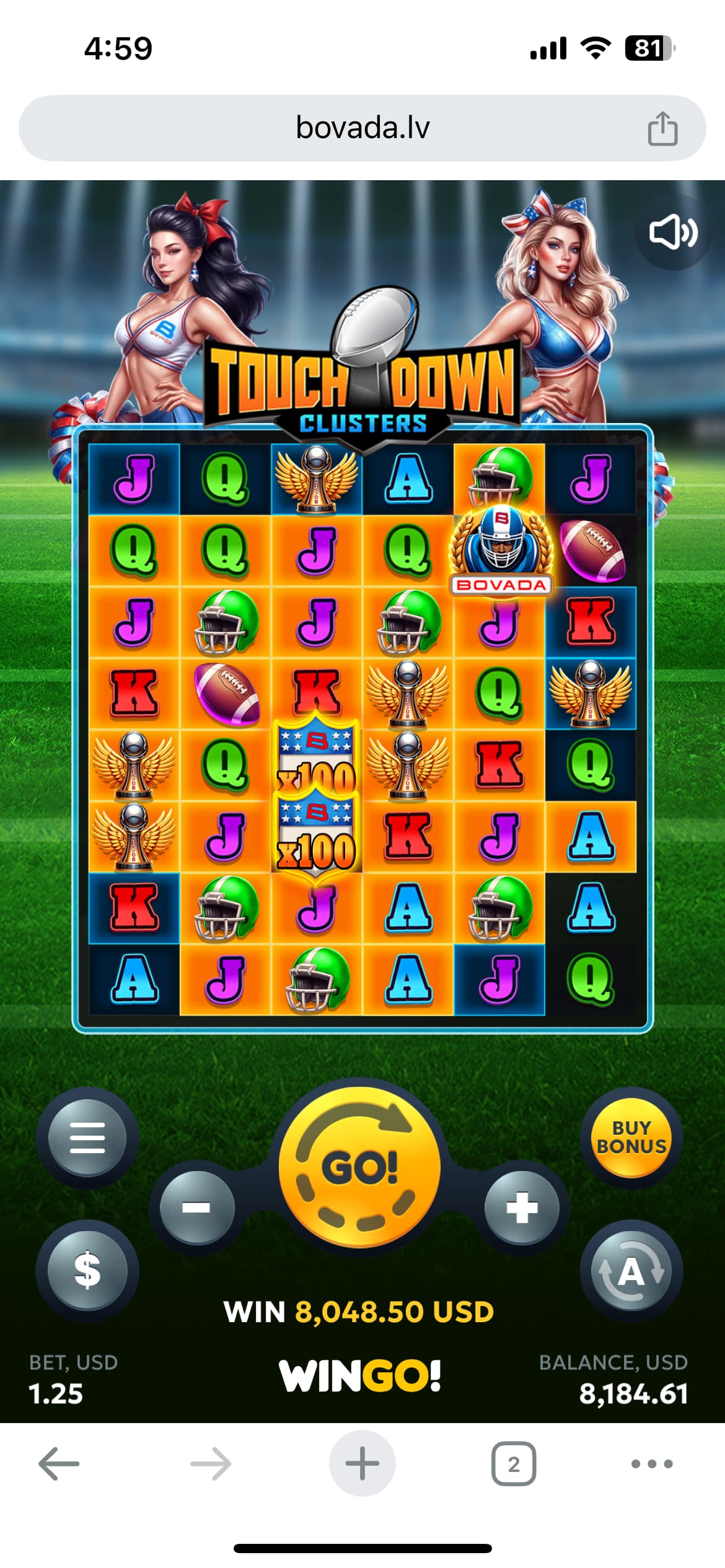Open the Buy Bonus feature
This screenshot has width=725, height=1568.
click(631, 1138)
